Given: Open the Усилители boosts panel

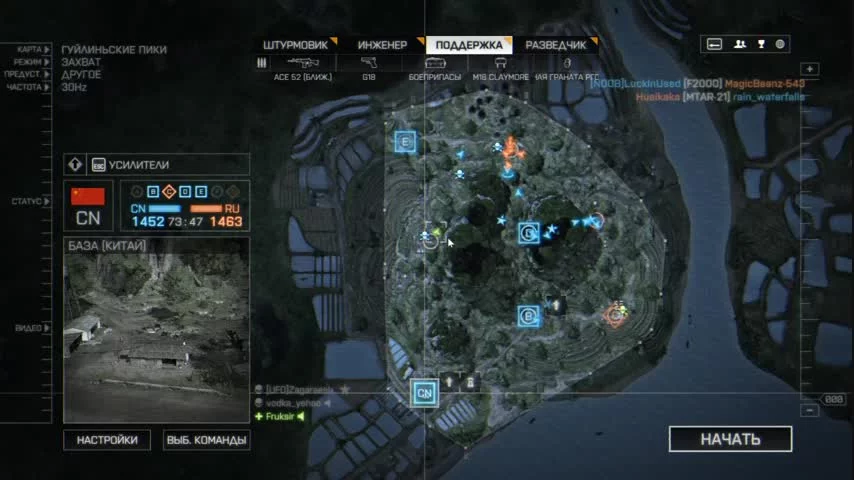Looking at the screenshot, I should [156, 165].
